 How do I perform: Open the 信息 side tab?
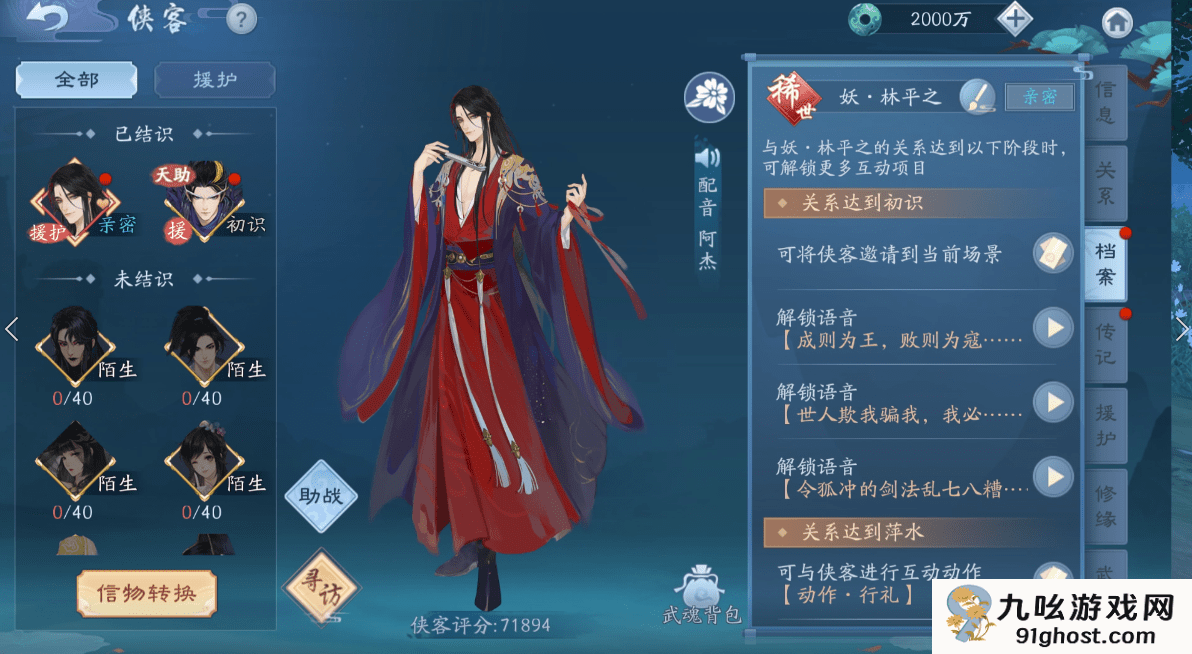1104,102
